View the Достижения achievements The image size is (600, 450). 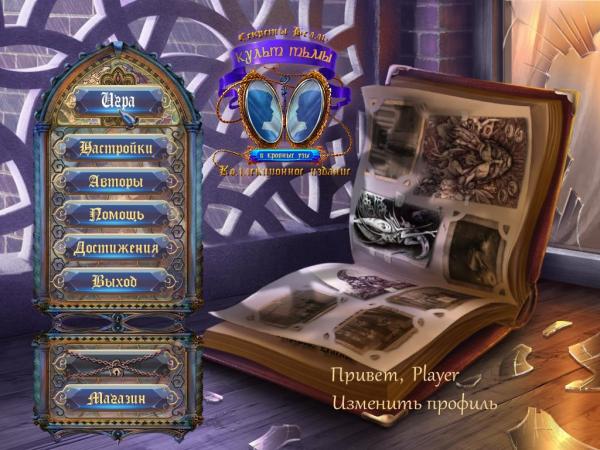116,247
